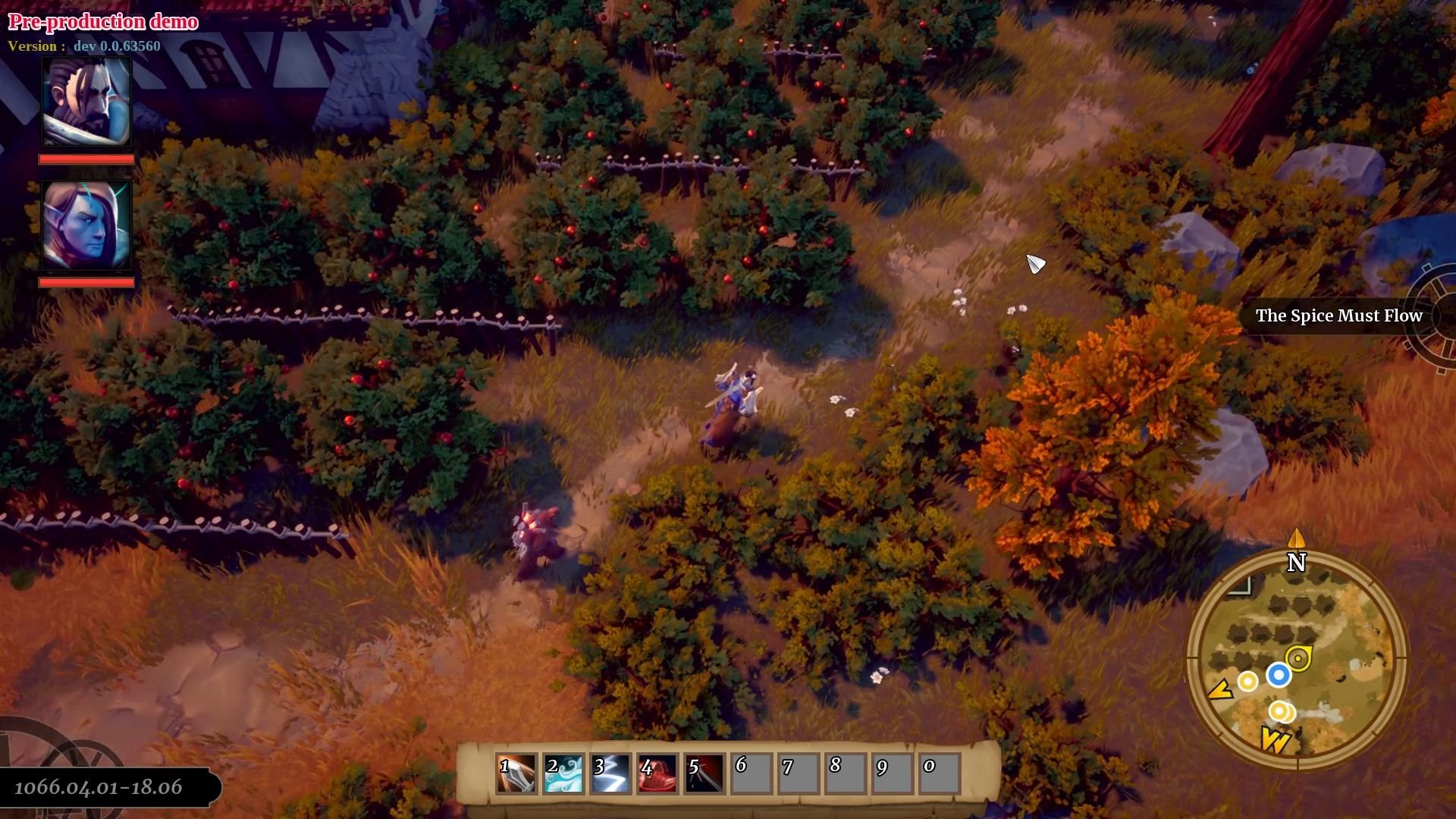Screen dimensions: 1456x819
Task: Cast the lightning ability in hotbar slot 3
Action: click(x=611, y=773)
